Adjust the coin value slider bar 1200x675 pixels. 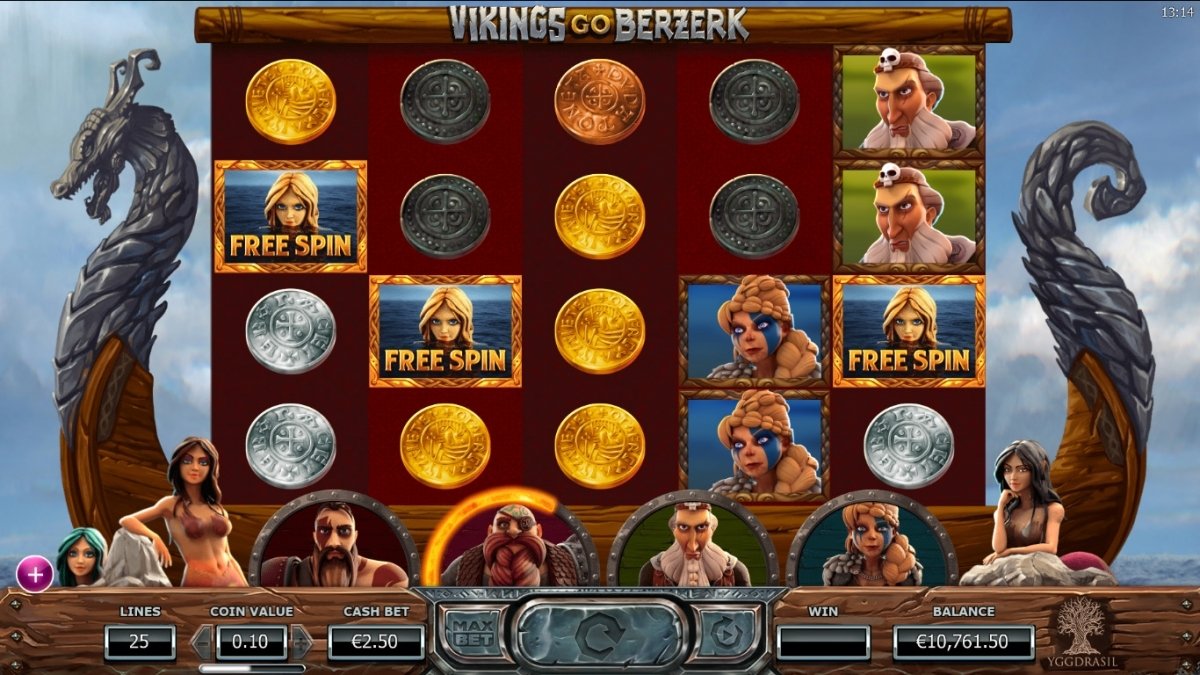(252, 667)
